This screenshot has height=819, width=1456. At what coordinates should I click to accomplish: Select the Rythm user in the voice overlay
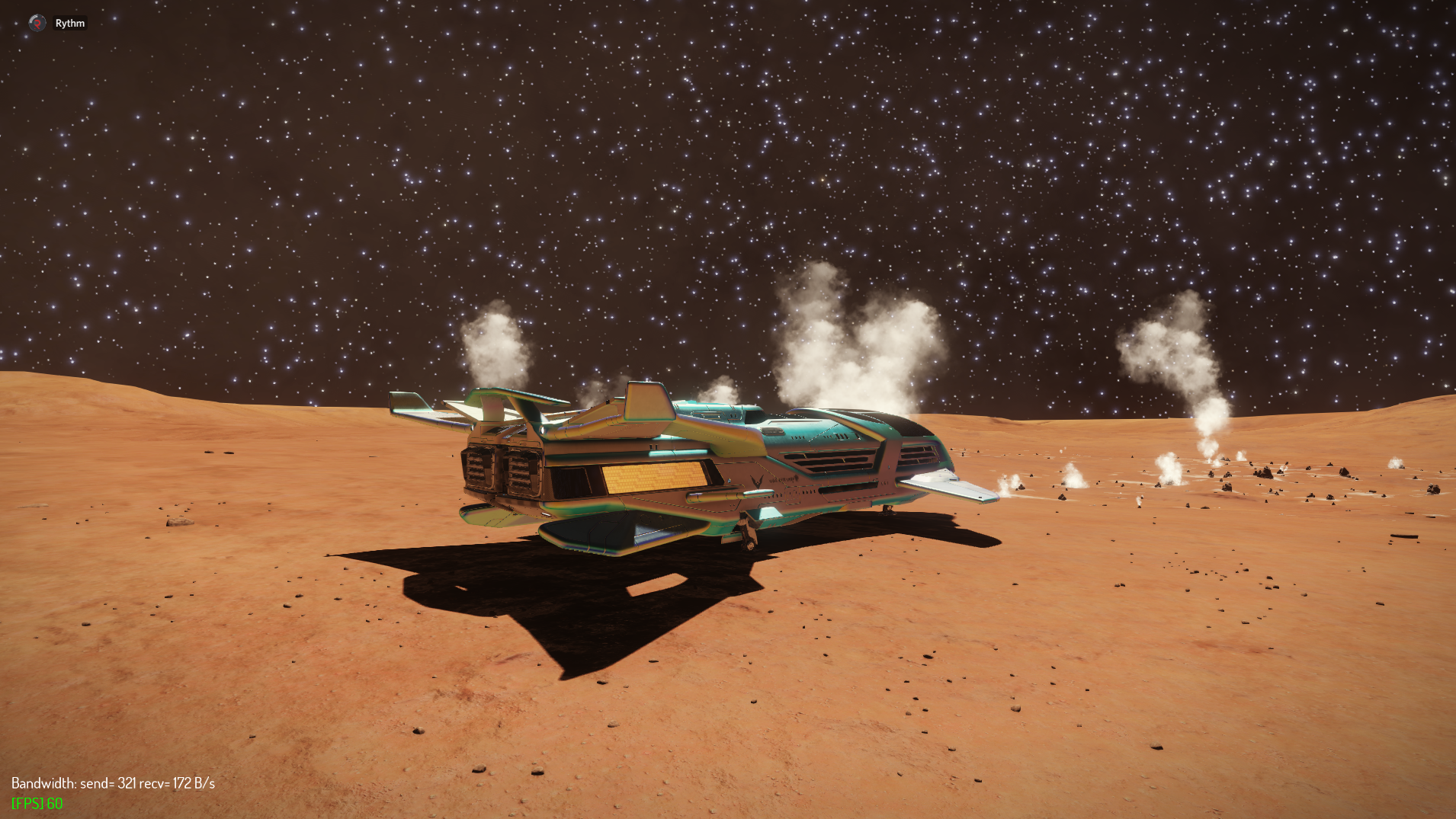[69, 23]
